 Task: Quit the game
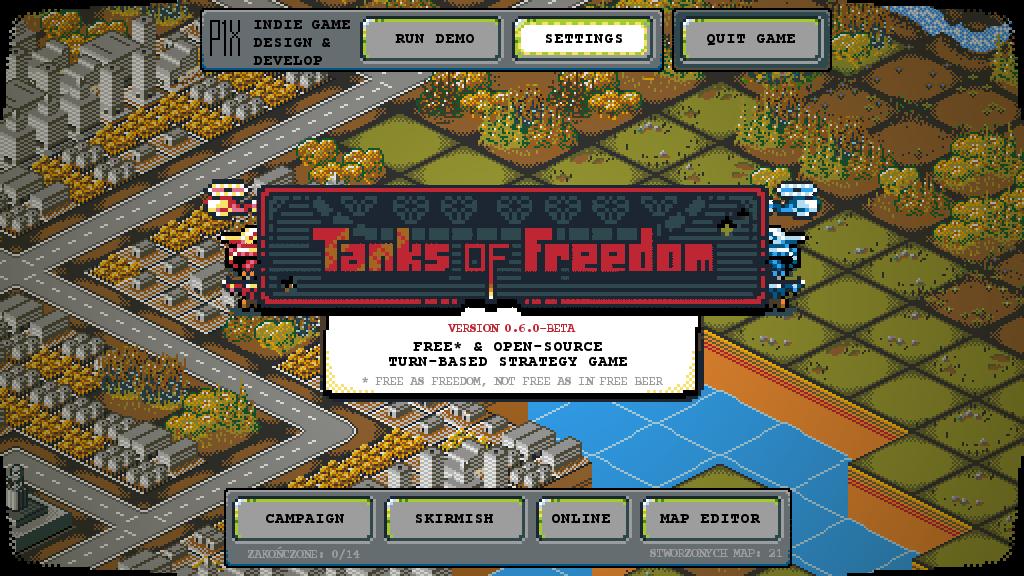750,39
